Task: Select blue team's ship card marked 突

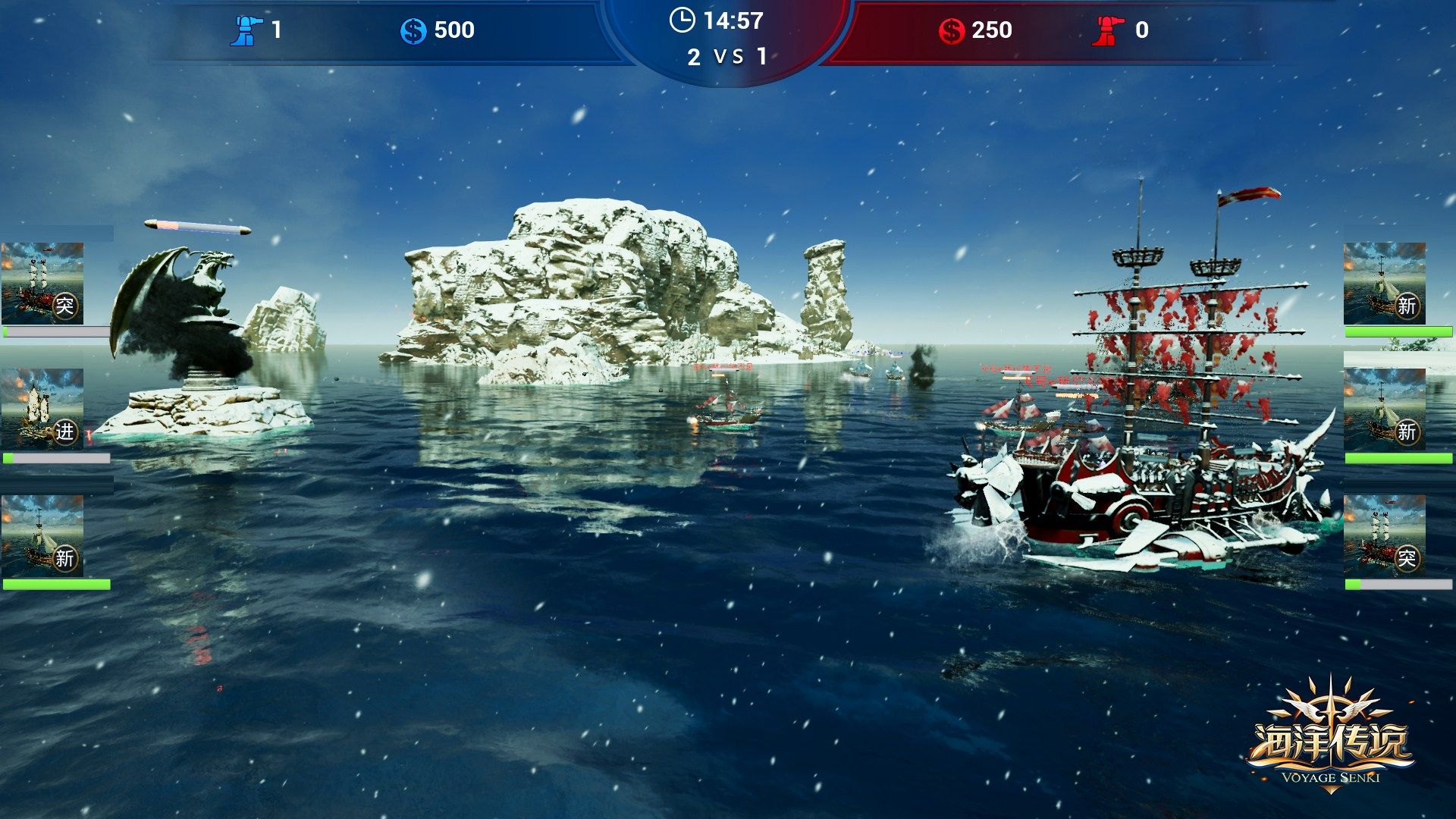Action: click(x=42, y=284)
